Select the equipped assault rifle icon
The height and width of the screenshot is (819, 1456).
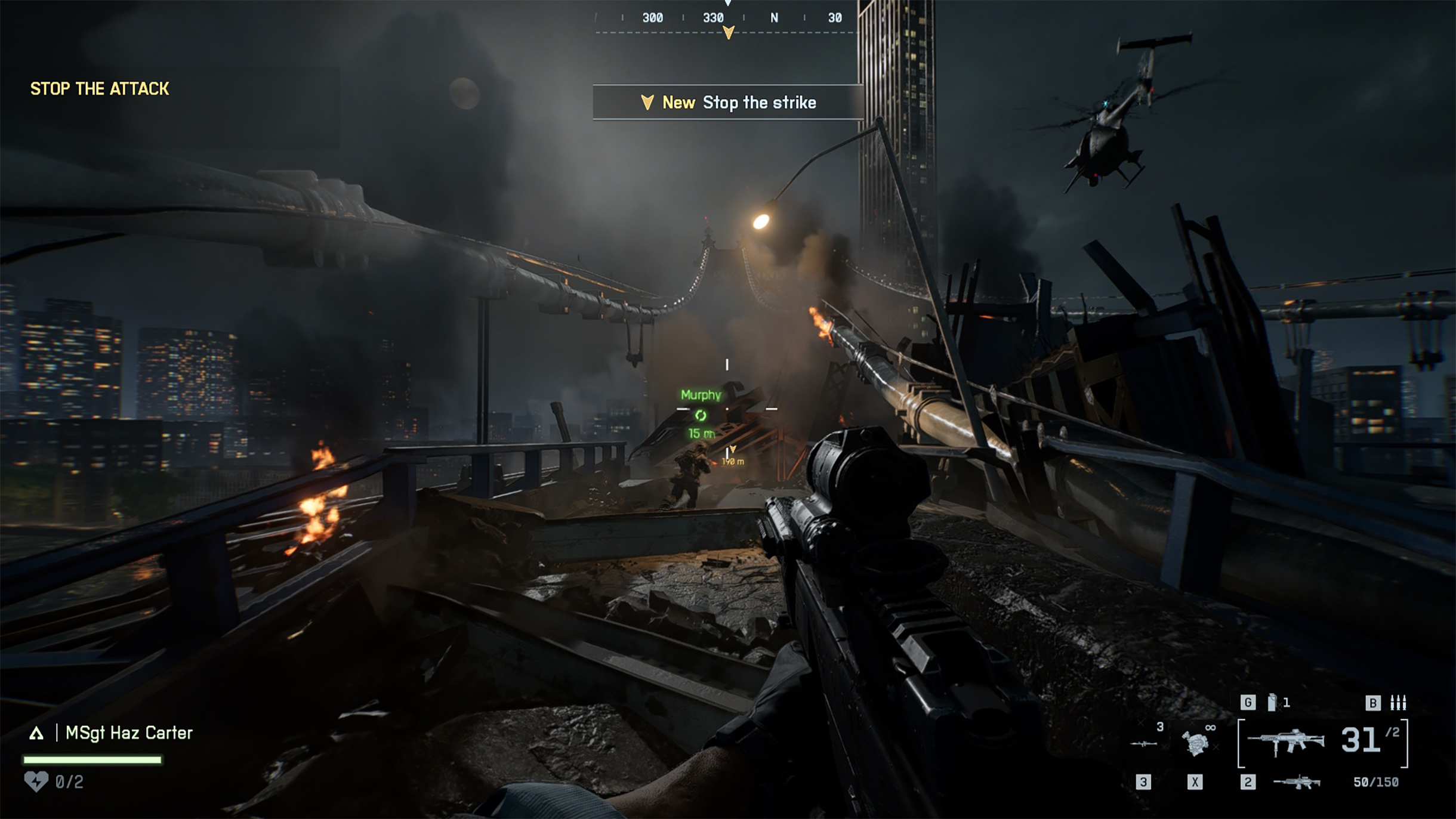tap(1286, 742)
